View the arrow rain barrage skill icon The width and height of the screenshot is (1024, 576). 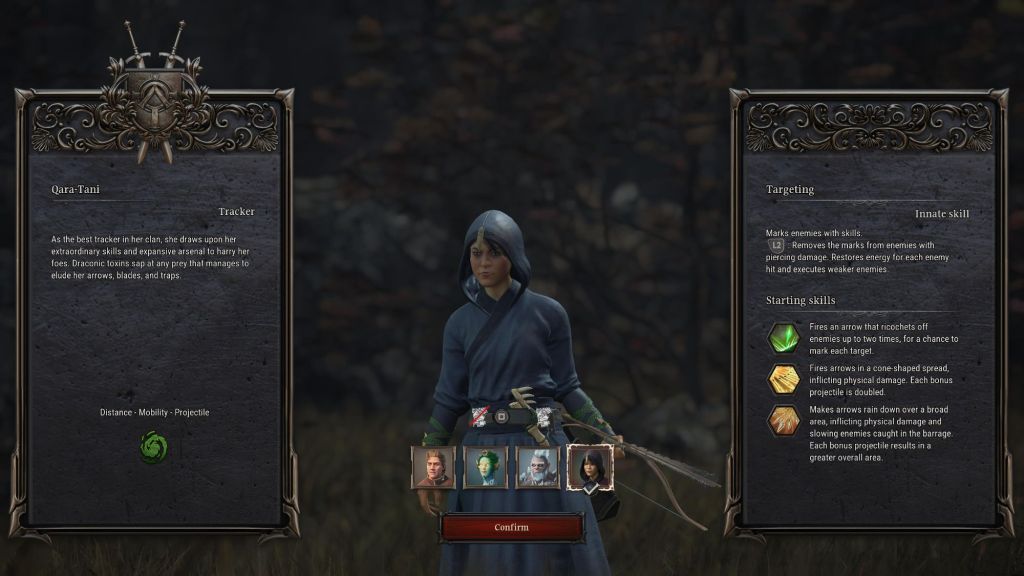click(x=783, y=421)
